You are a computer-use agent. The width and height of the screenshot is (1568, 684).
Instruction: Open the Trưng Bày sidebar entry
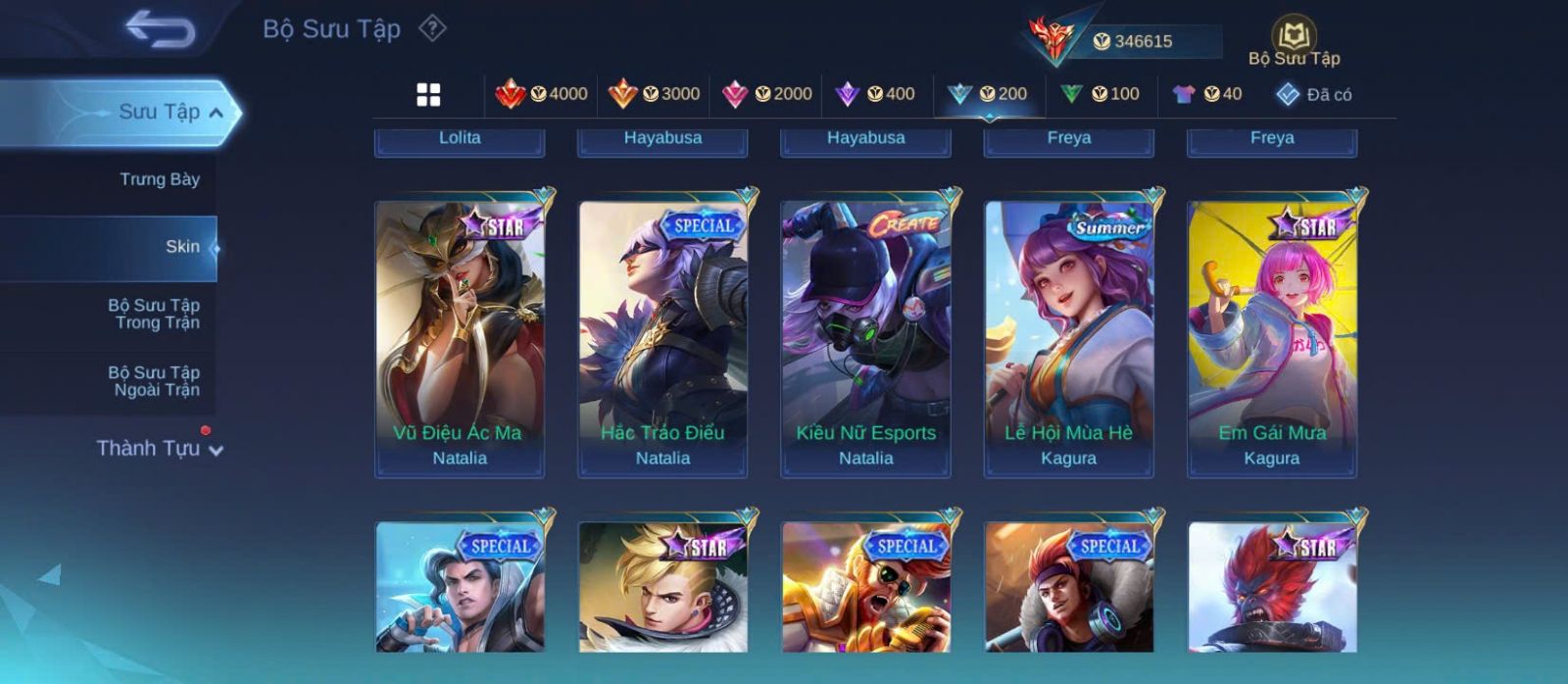click(x=159, y=179)
